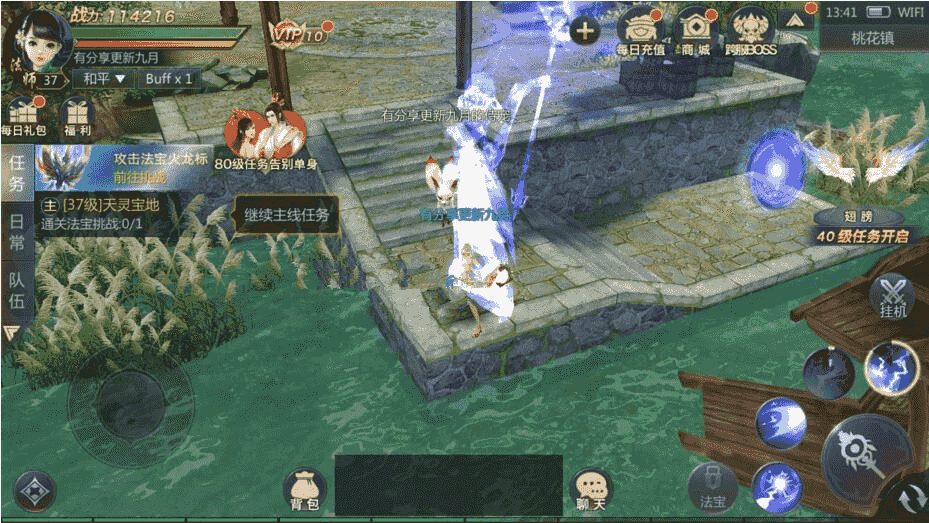
Task: Open the 每日充值 daily recharge menu
Action: (641, 29)
